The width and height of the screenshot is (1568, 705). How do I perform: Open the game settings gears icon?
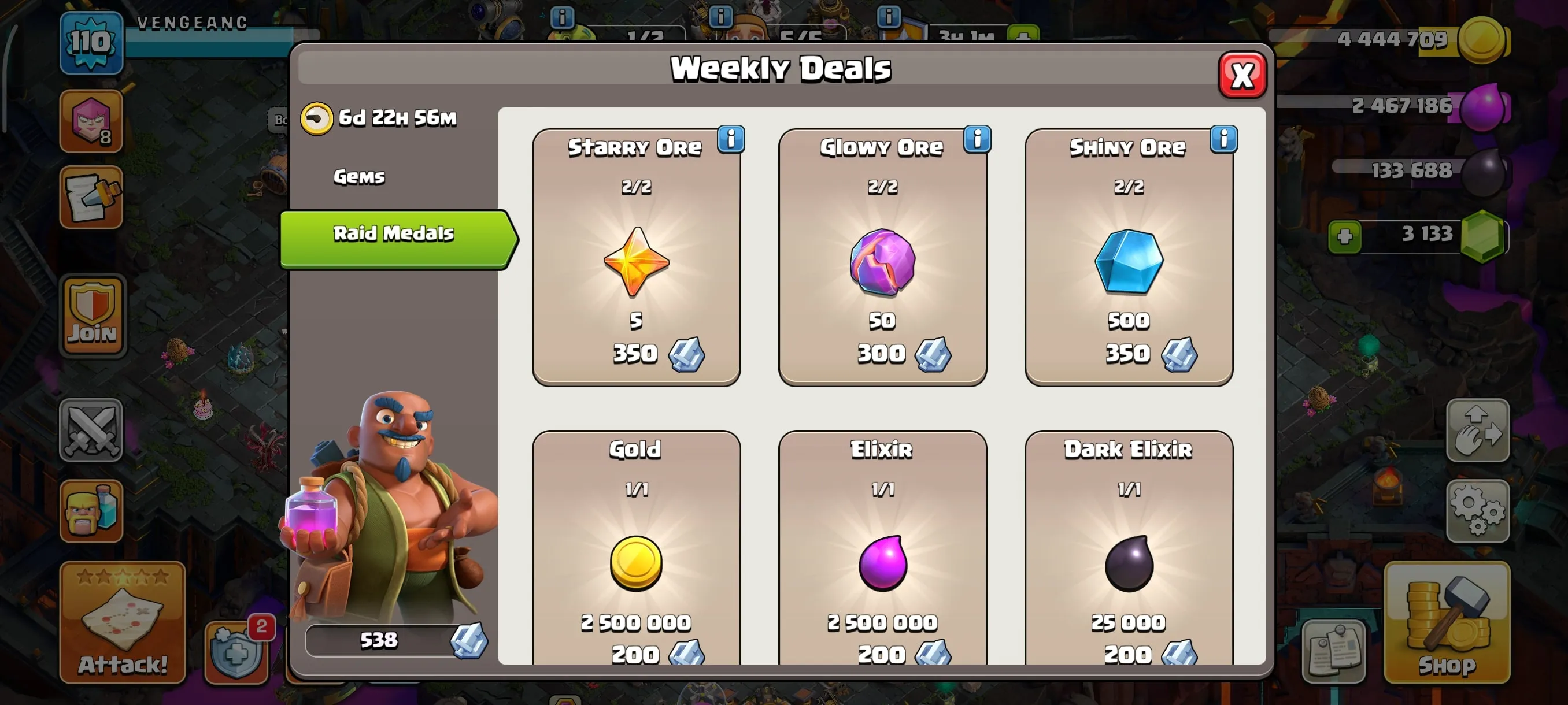click(x=1478, y=511)
